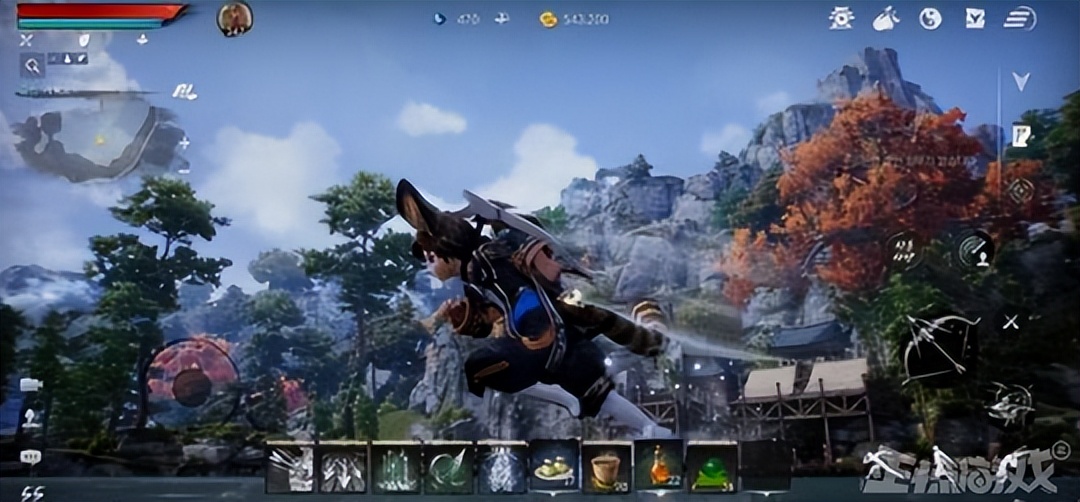Image resolution: width=1080 pixels, height=502 pixels.
Task: Zoom out the minimap with minus button
Action: point(184,170)
